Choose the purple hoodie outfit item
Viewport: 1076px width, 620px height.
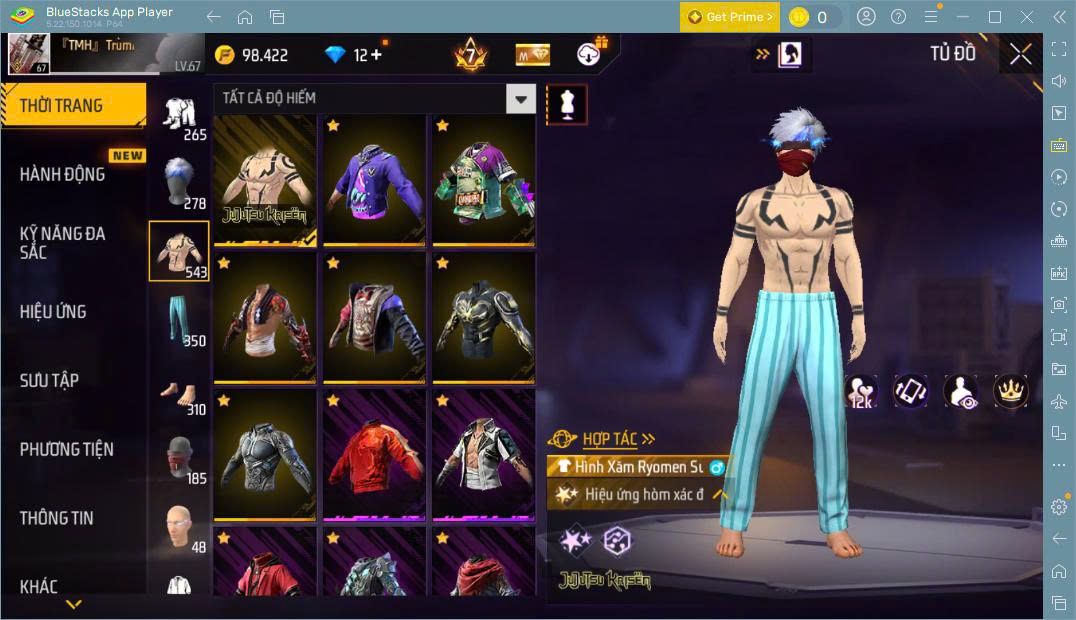tap(374, 180)
